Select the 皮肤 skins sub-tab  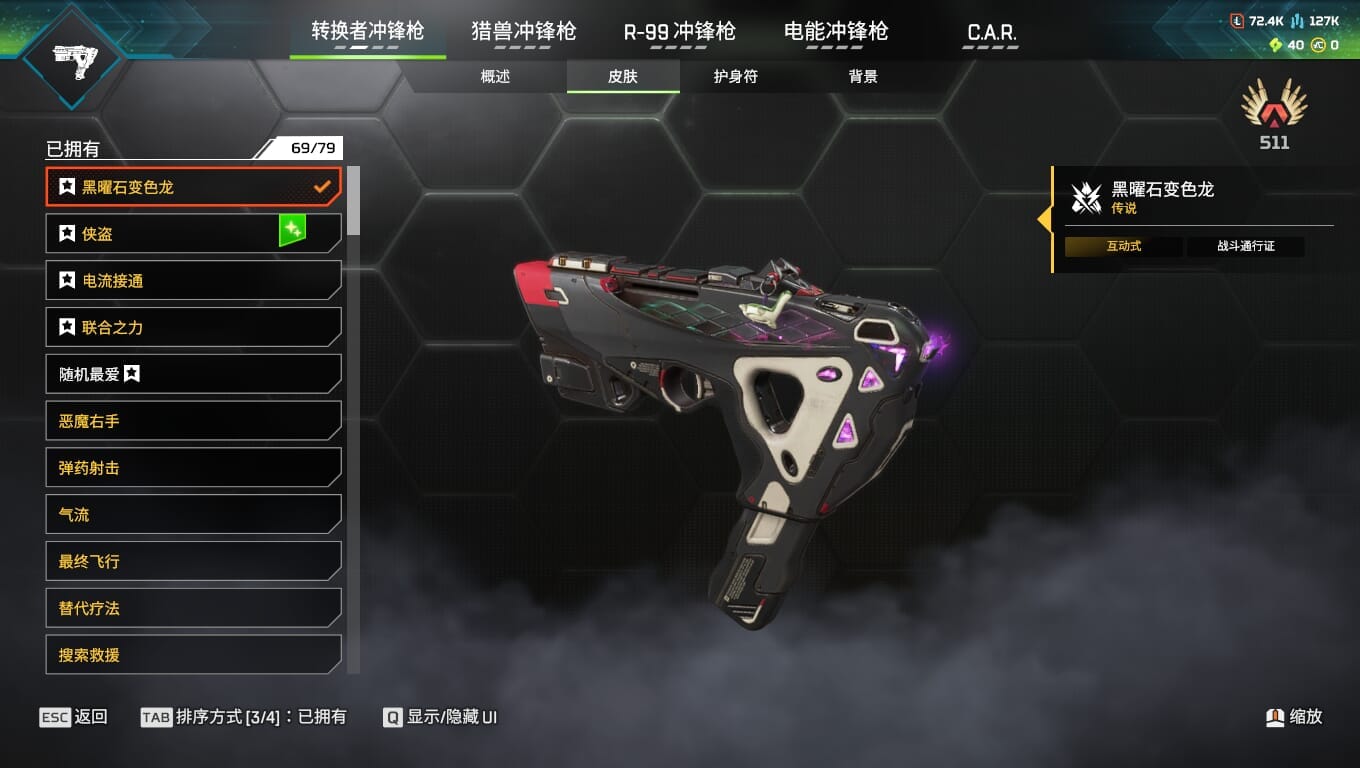tap(623, 77)
